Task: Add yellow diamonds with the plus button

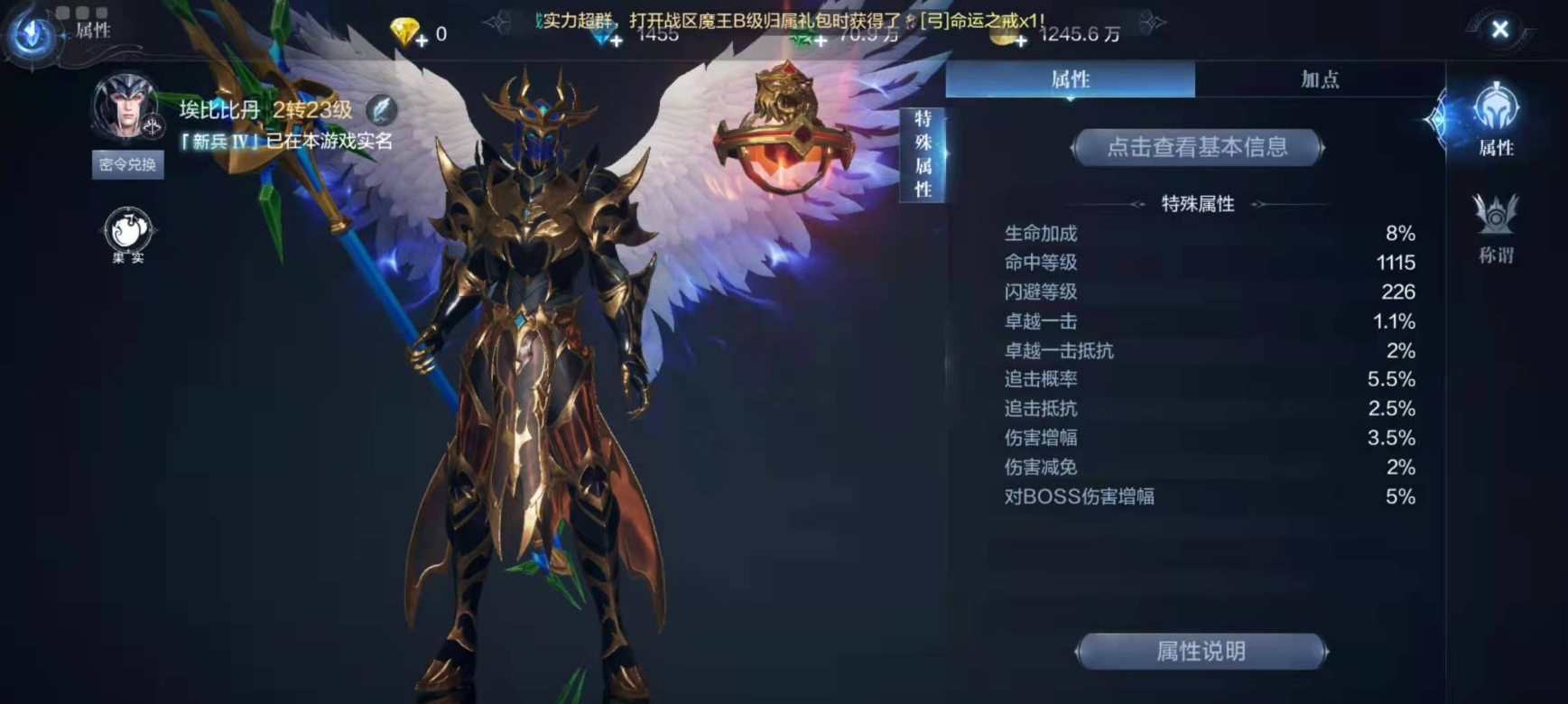Action: coord(422,40)
